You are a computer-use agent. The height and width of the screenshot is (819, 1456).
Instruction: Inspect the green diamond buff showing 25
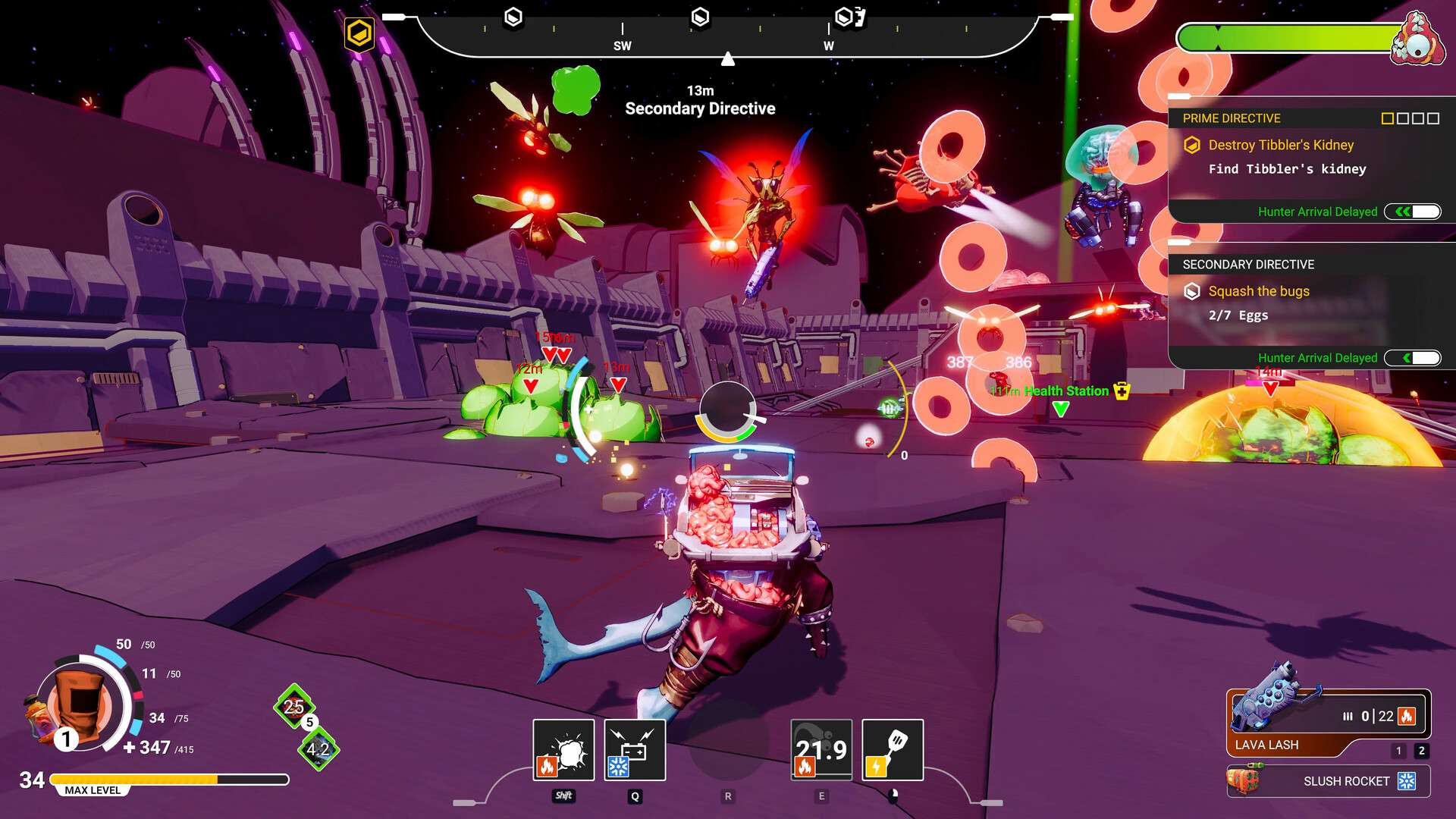point(293,707)
